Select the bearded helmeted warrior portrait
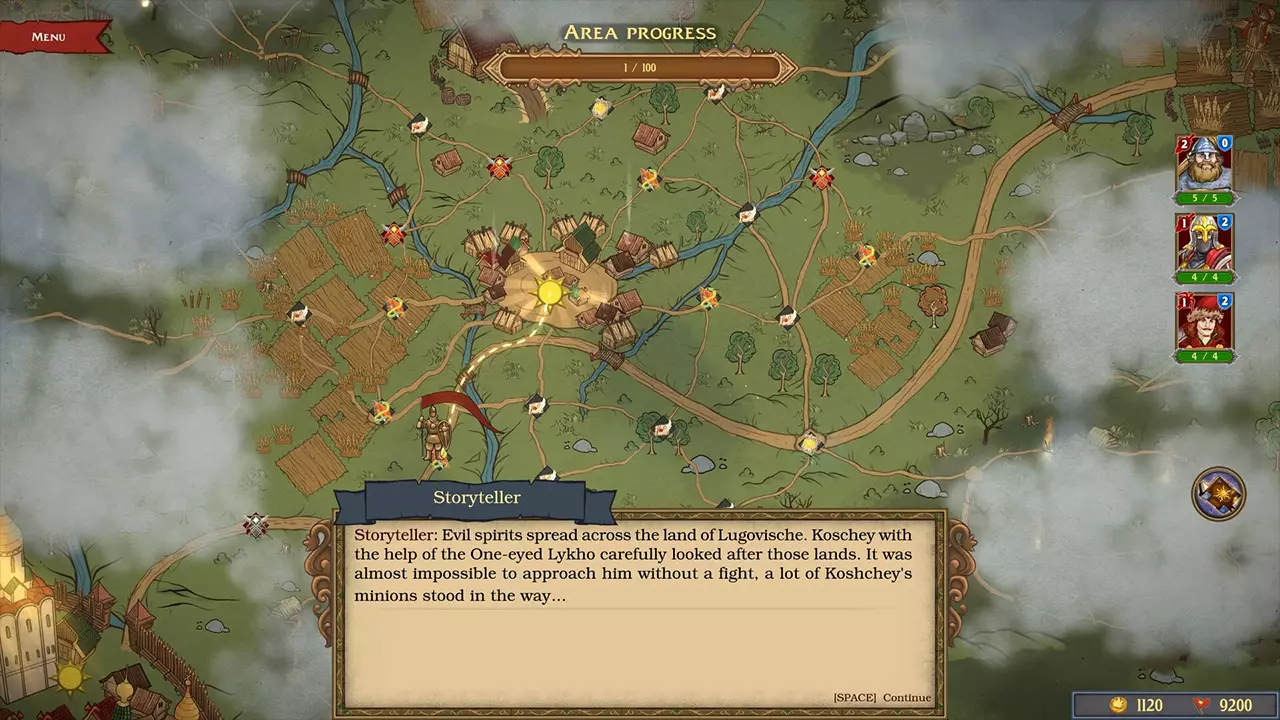The image size is (1280, 720). [x=1203, y=164]
